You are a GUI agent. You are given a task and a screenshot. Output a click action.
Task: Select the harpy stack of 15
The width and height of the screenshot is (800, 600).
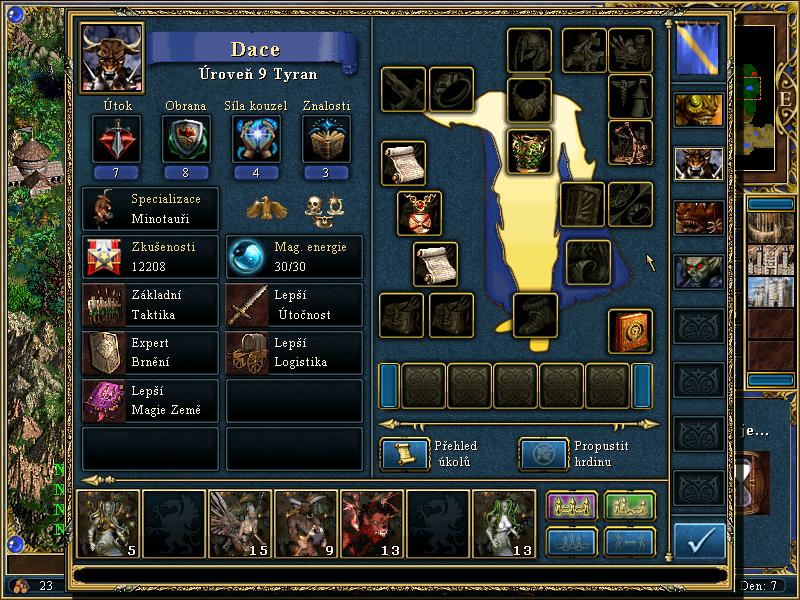240,522
